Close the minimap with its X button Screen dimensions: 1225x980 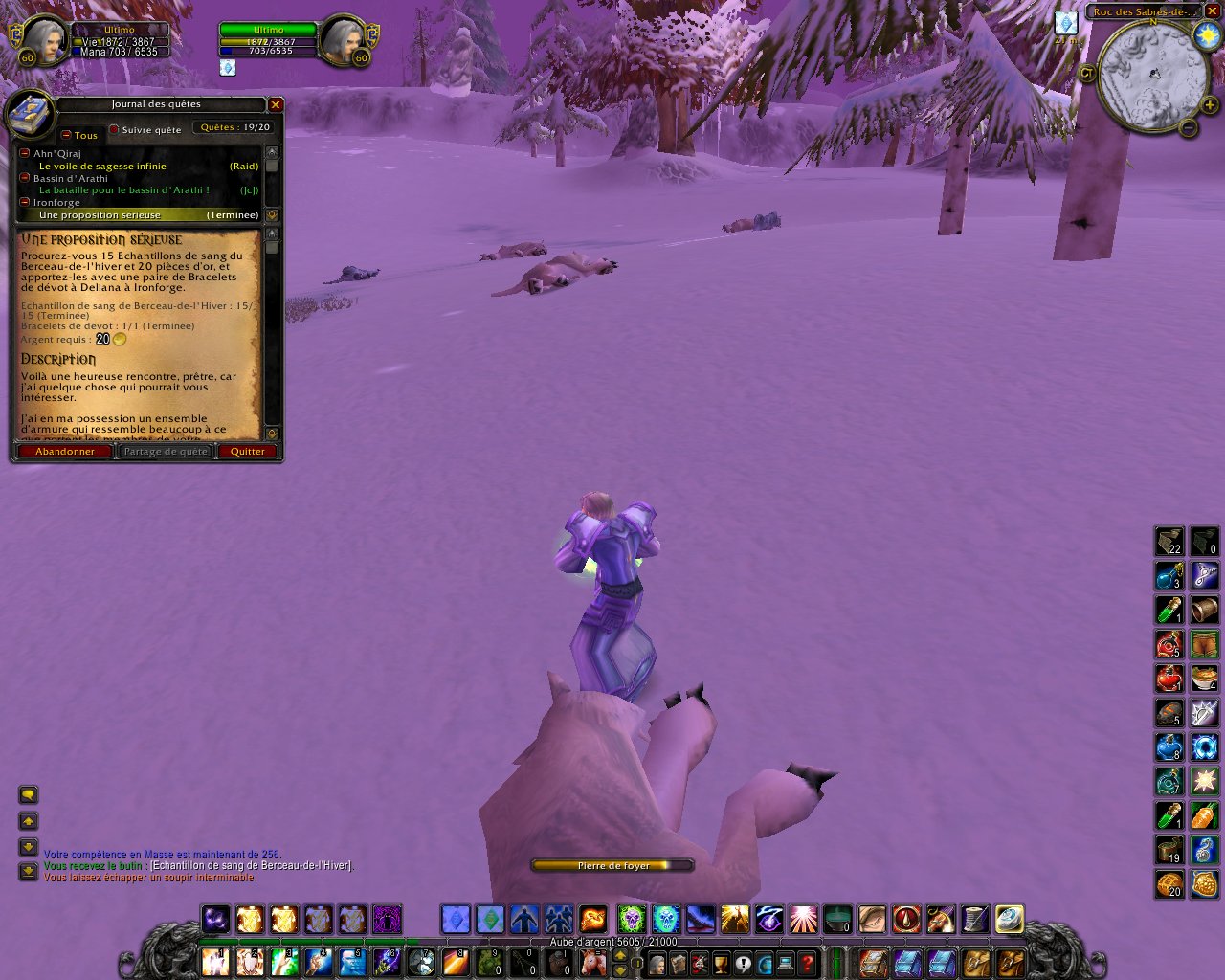[1212, 11]
